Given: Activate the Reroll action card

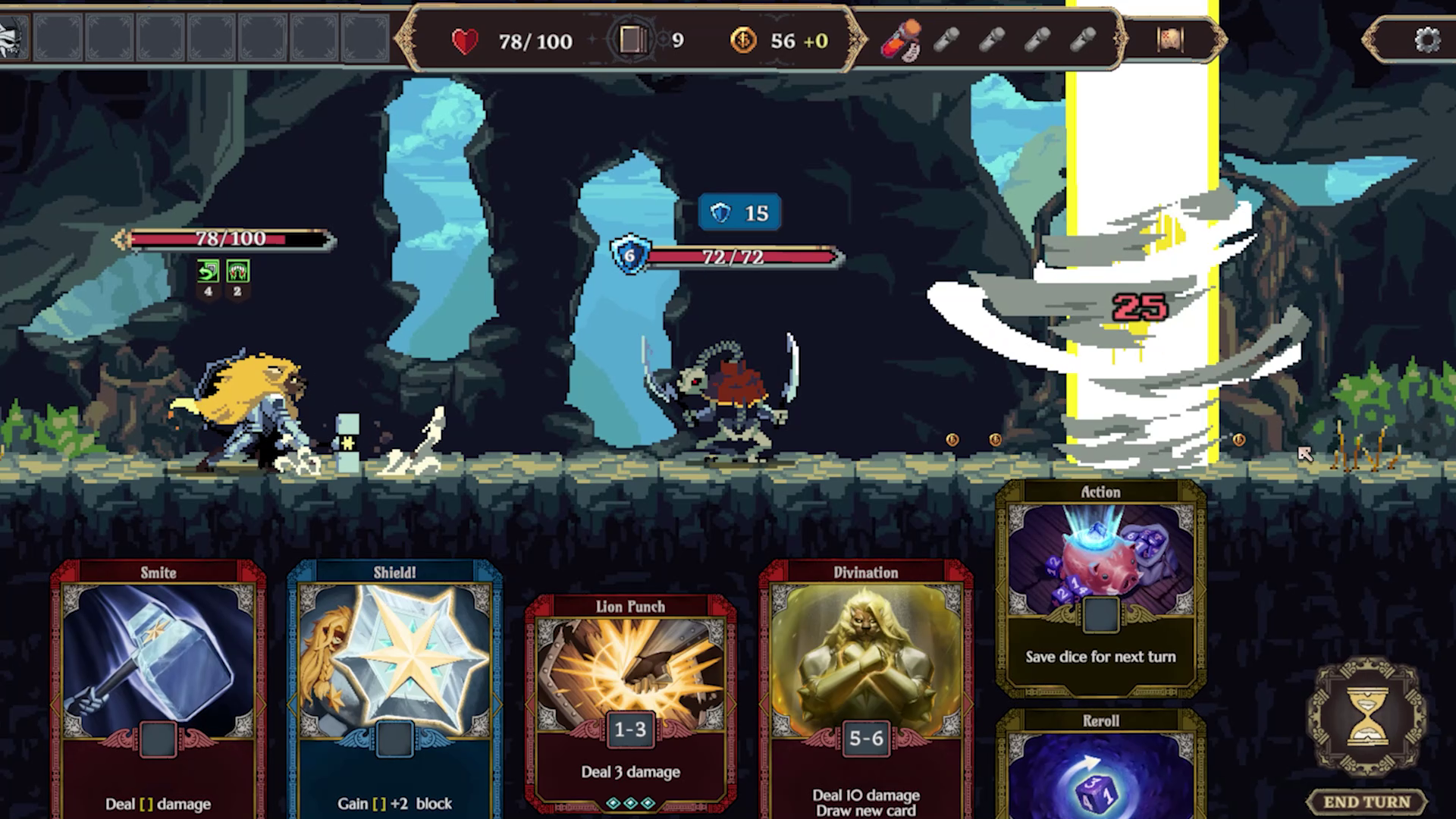Looking at the screenshot, I should [1100, 766].
